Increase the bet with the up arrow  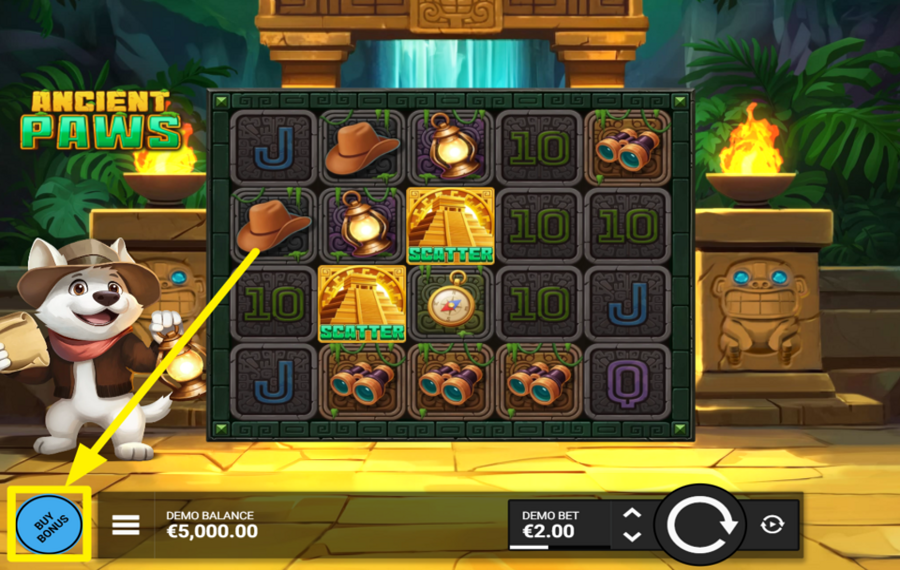632,514
